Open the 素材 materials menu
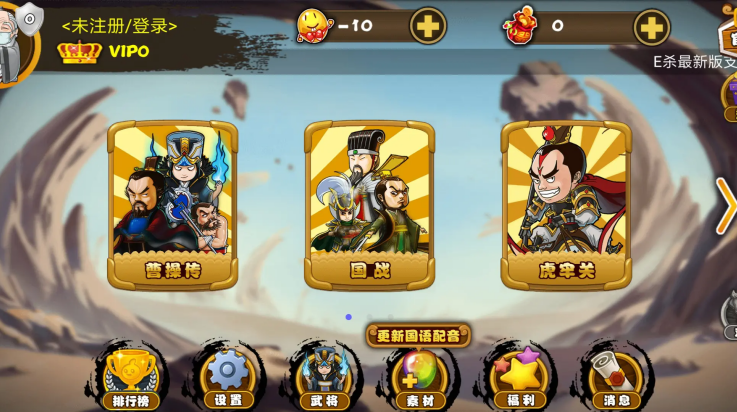Screen dimensions: 737x412 [x=420, y=376]
